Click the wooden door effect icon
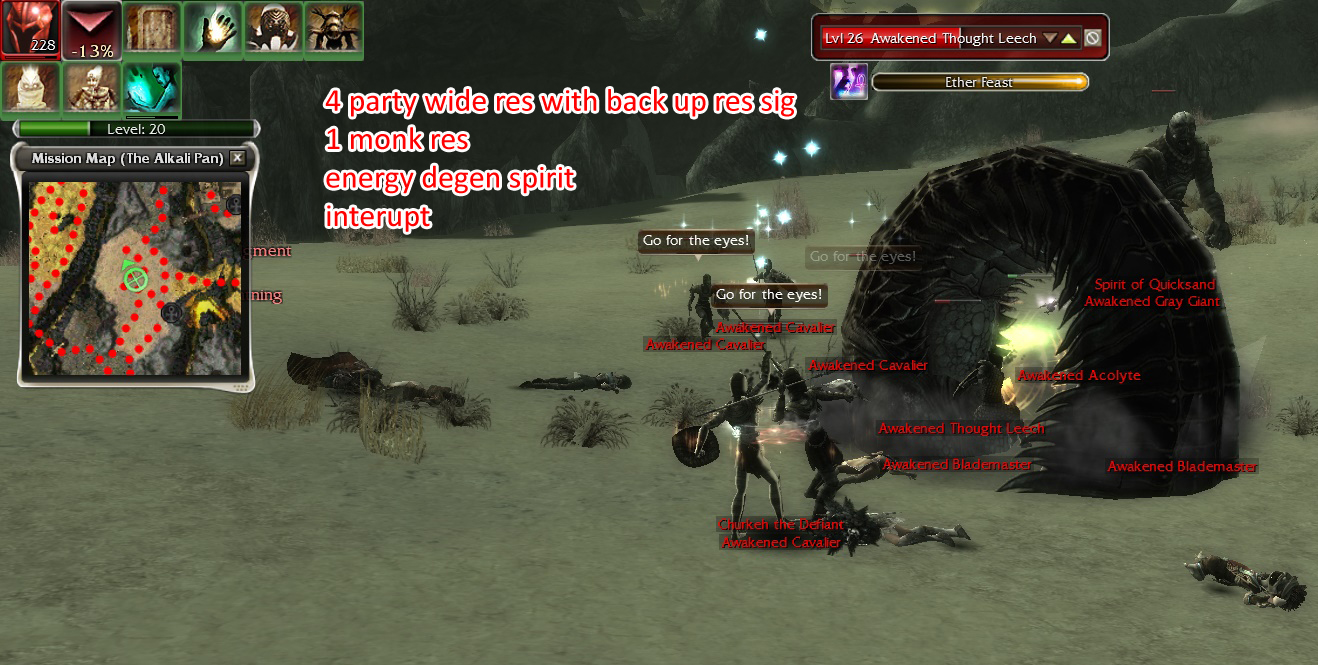Image resolution: width=1318 pixels, height=665 pixels. 152,30
